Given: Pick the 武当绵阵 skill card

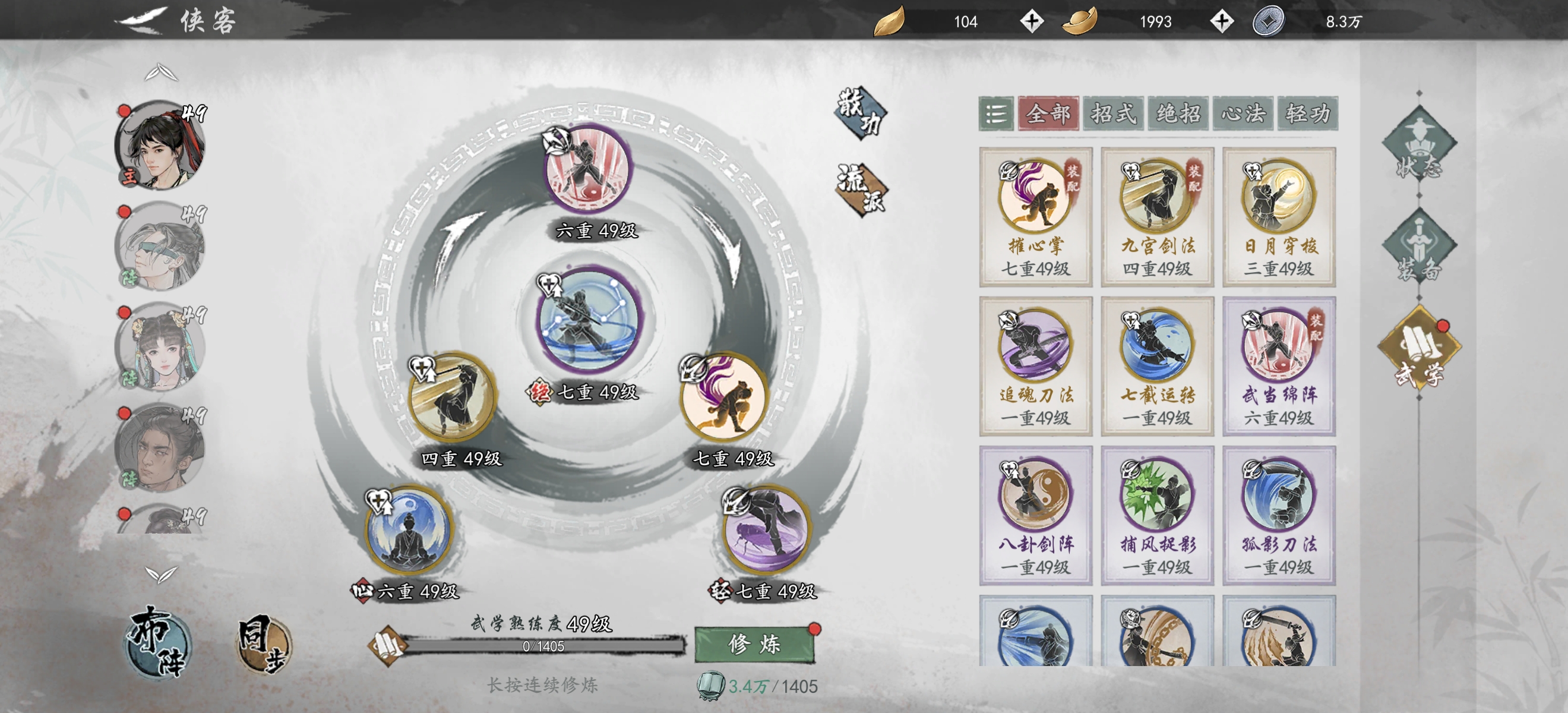Looking at the screenshot, I should click(x=1279, y=367).
